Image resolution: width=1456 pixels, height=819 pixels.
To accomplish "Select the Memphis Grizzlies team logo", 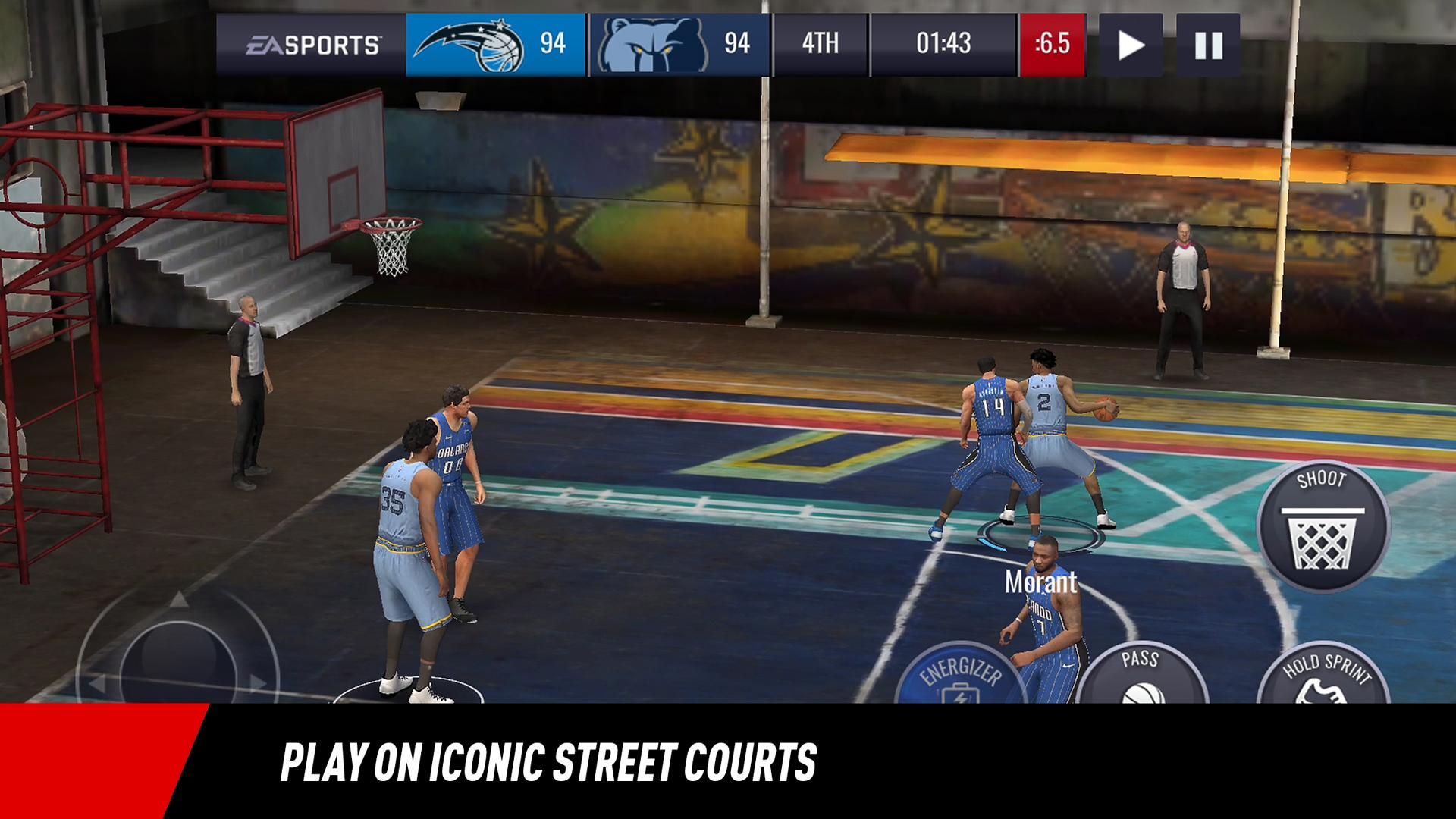I will [654, 43].
